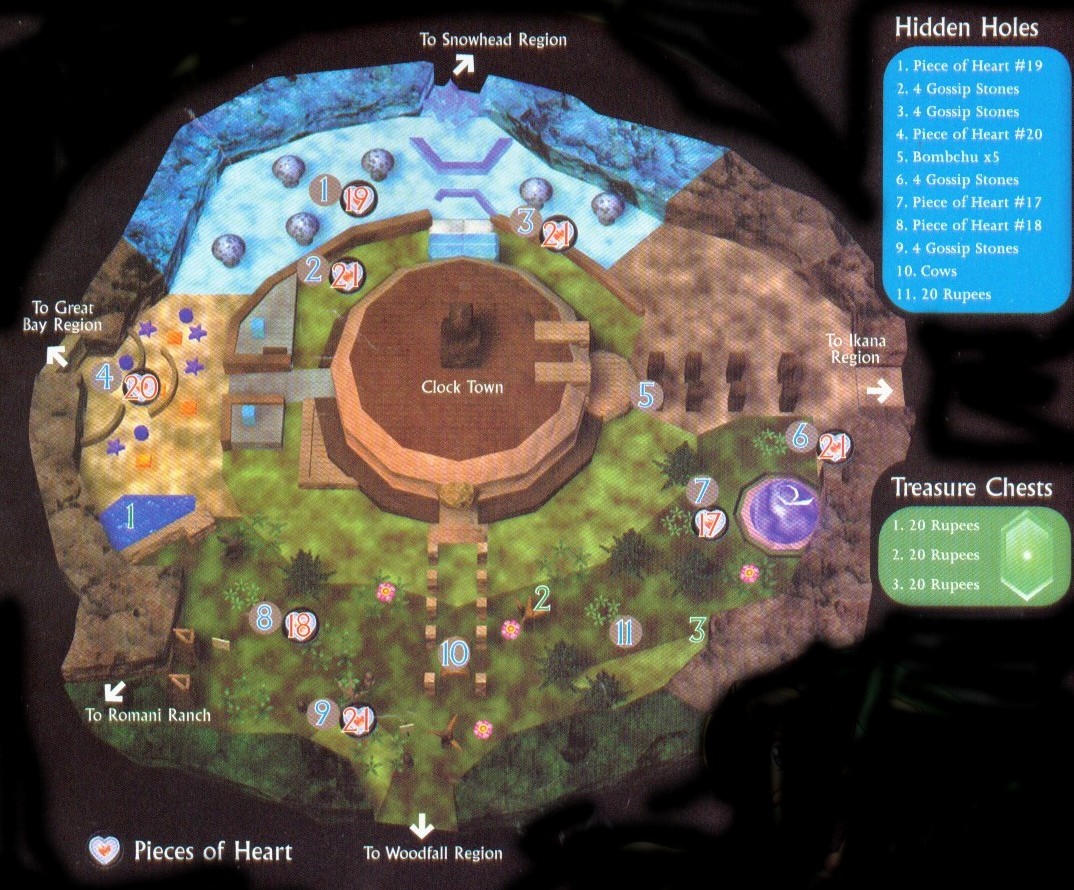This screenshot has width=1074, height=890.
Task: Select the green treasure chest 2 marker
Action: (x=543, y=598)
